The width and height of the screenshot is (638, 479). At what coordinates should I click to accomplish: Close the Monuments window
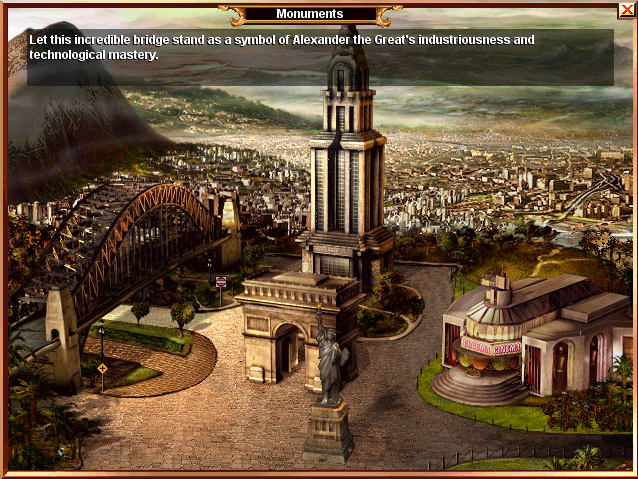(626, 10)
